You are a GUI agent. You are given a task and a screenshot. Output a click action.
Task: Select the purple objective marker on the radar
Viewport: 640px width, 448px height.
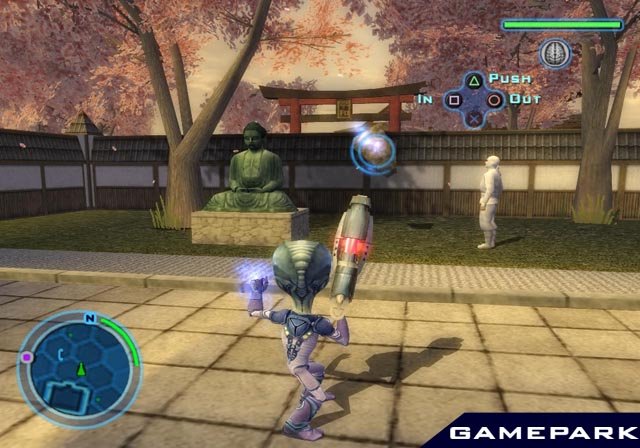click(x=27, y=356)
